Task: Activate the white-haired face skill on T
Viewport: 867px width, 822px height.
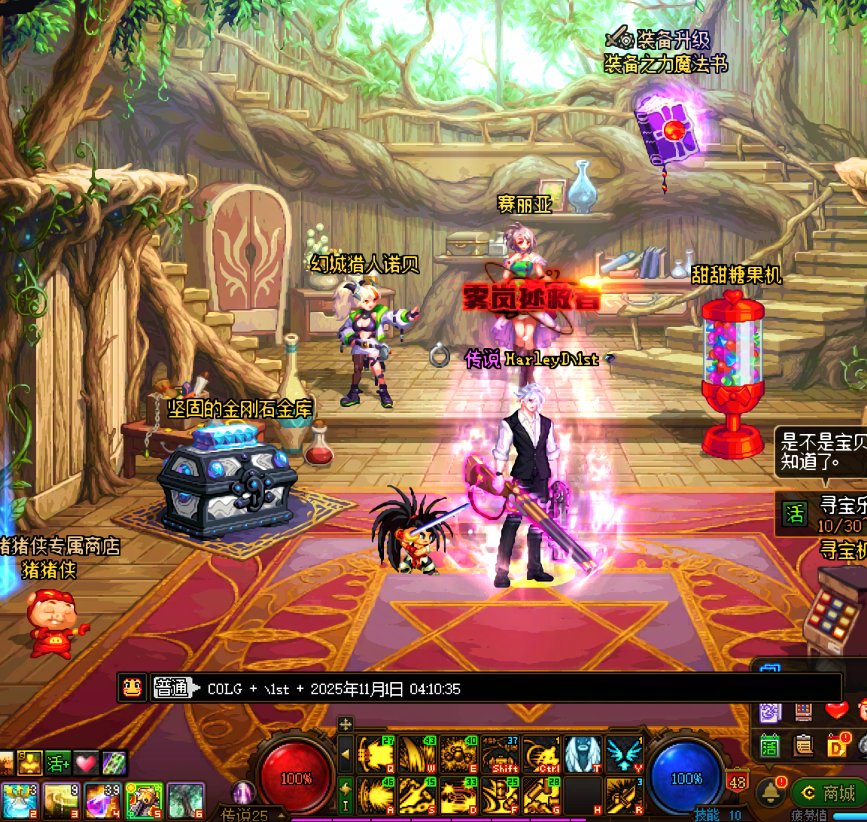Action: [582, 754]
